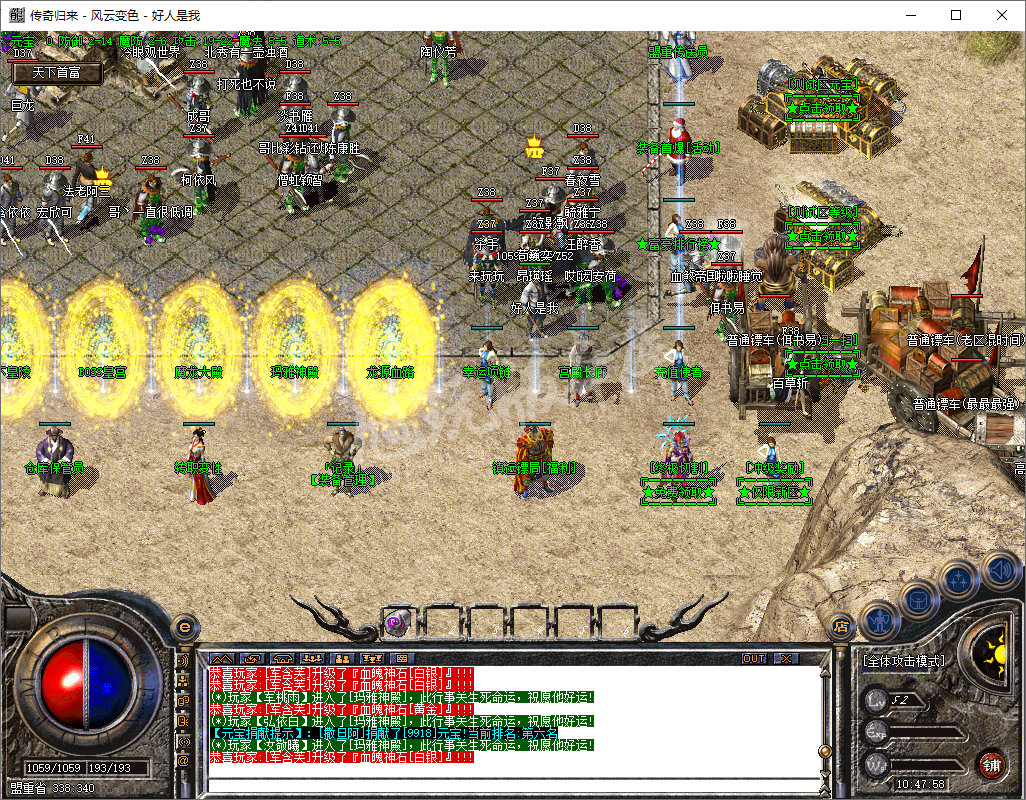
Task: Toggle the shout signal chat channel icon
Action: [183, 661]
